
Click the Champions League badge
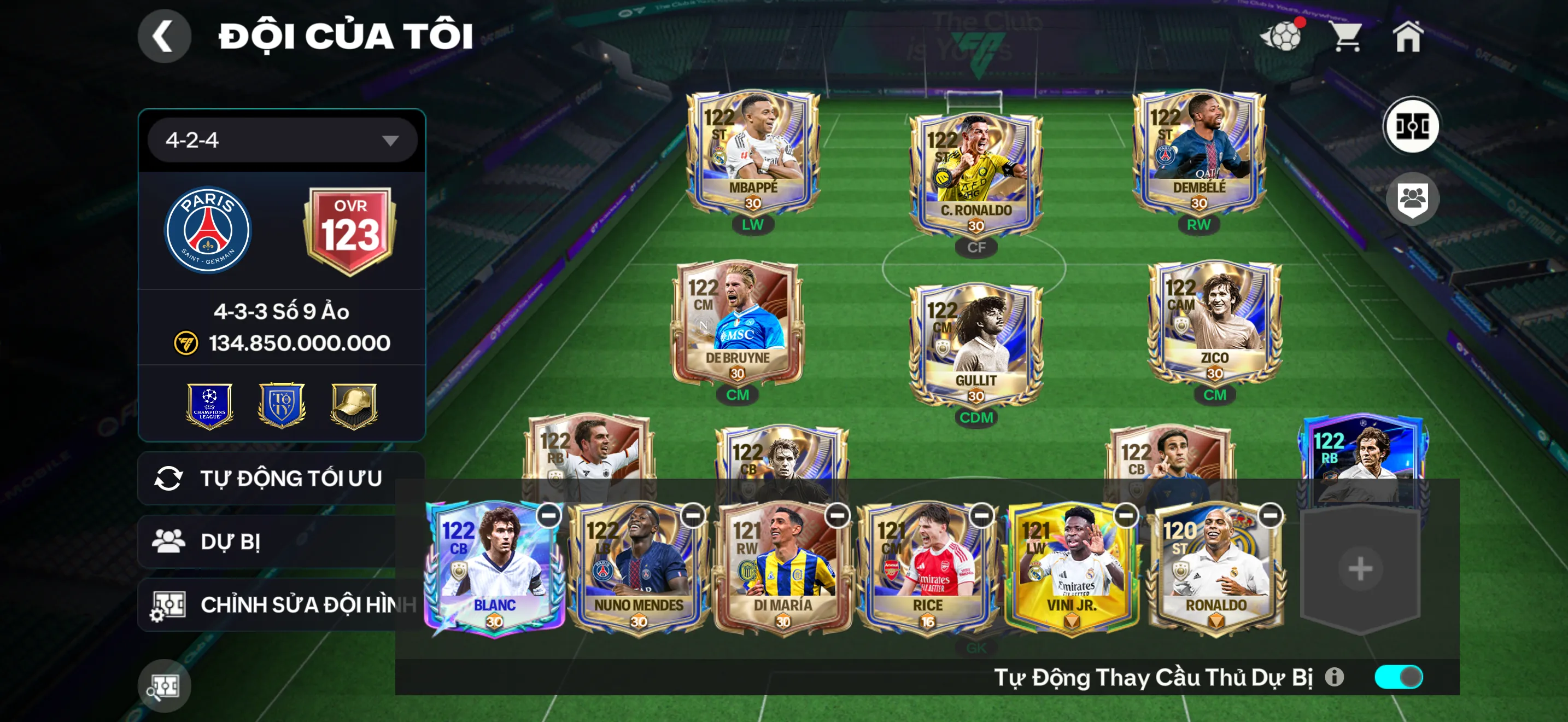pyautogui.click(x=209, y=405)
